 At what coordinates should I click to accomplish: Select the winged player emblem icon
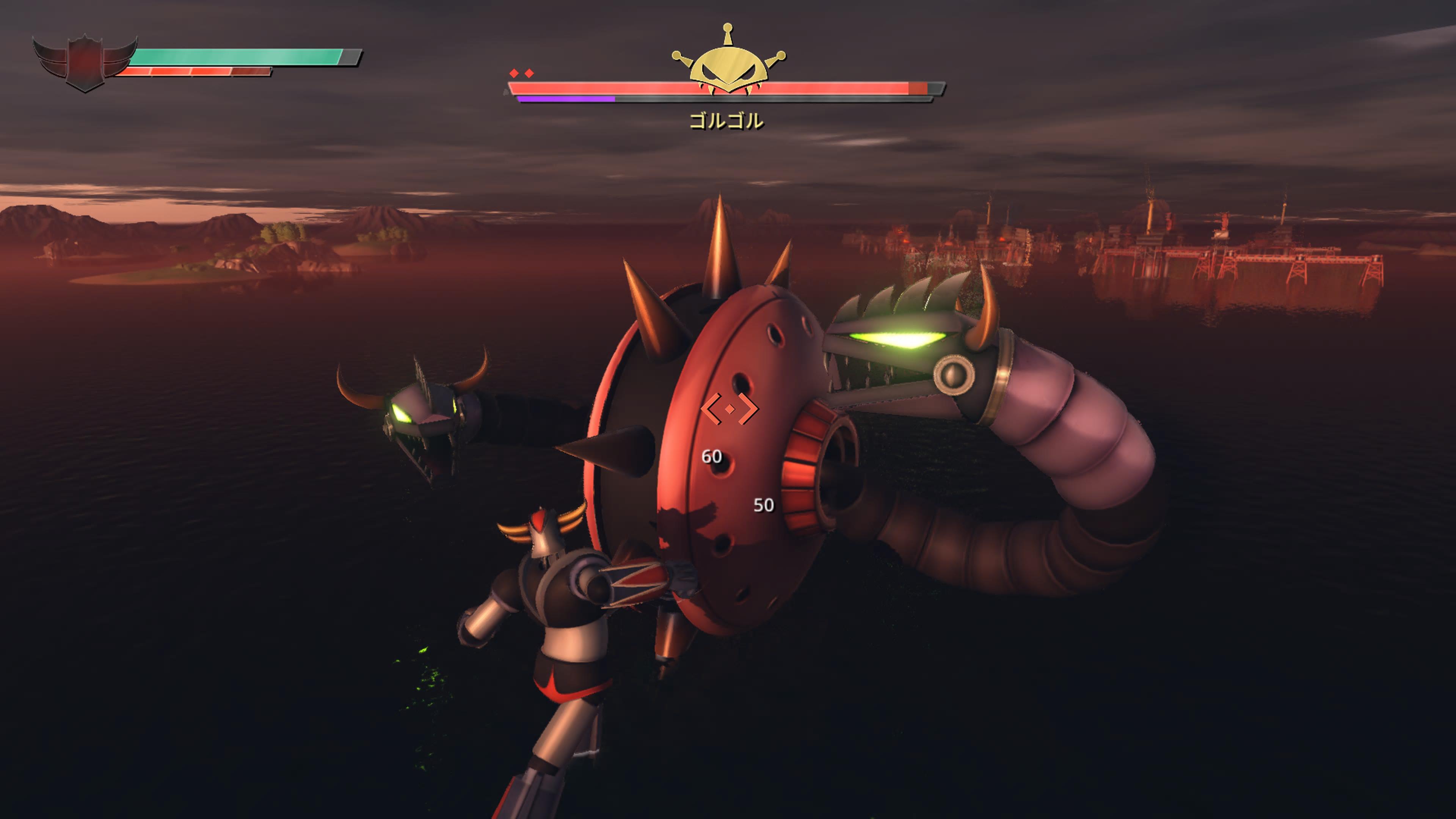[85, 62]
